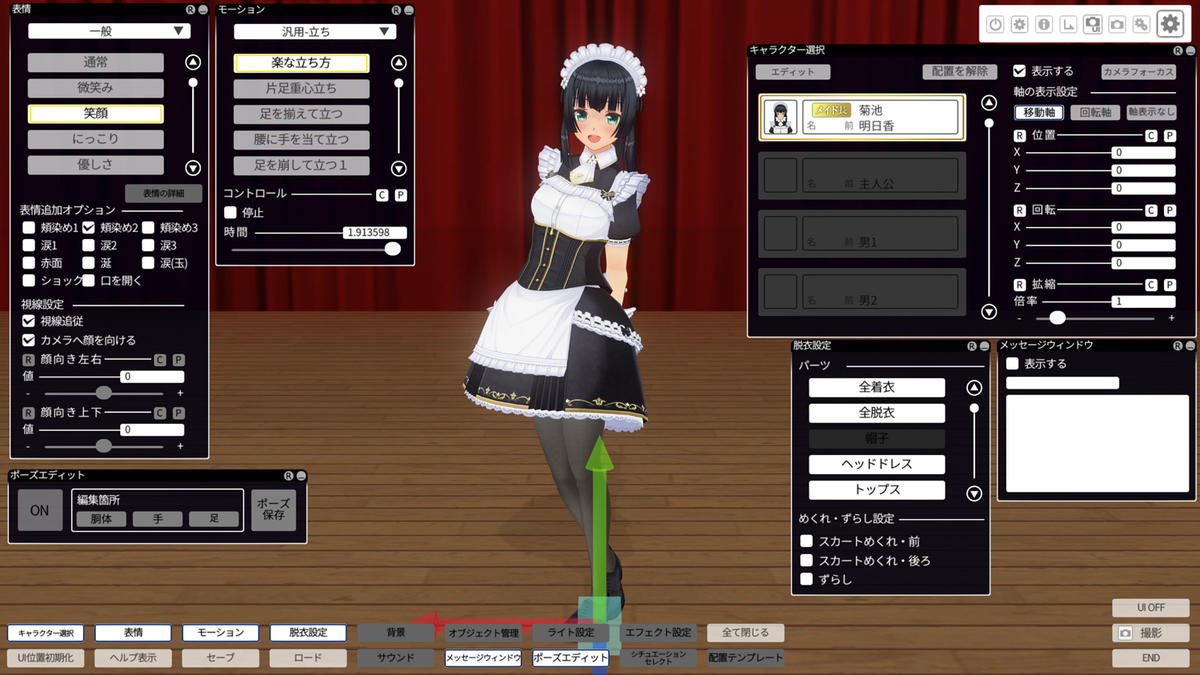Viewport: 1200px width, 675px height.
Task: Hide the interface with UI OFF
Action: (1150, 607)
